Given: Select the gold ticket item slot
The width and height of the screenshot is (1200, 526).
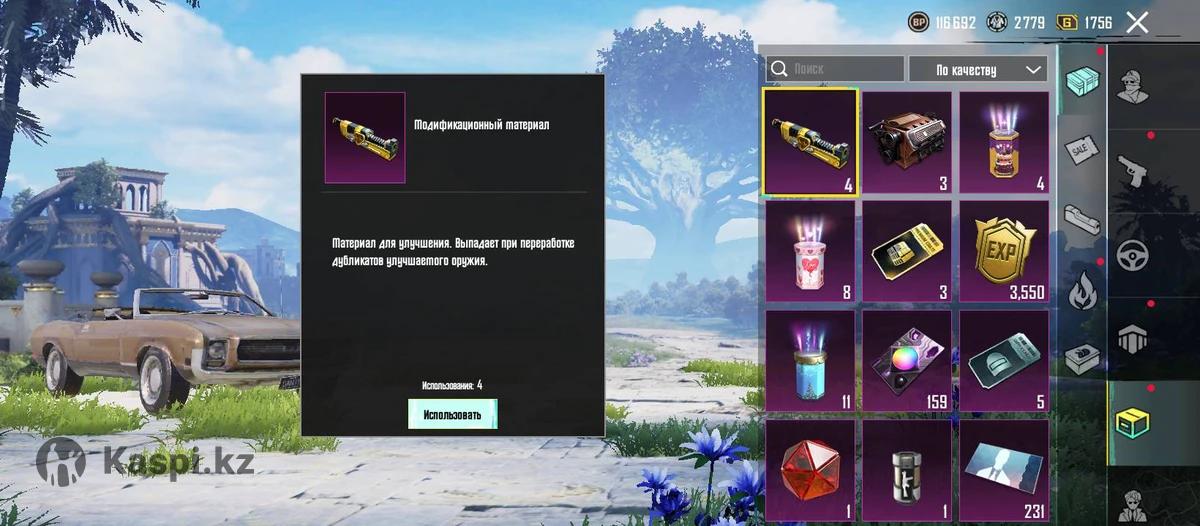Looking at the screenshot, I should pos(907,251).
